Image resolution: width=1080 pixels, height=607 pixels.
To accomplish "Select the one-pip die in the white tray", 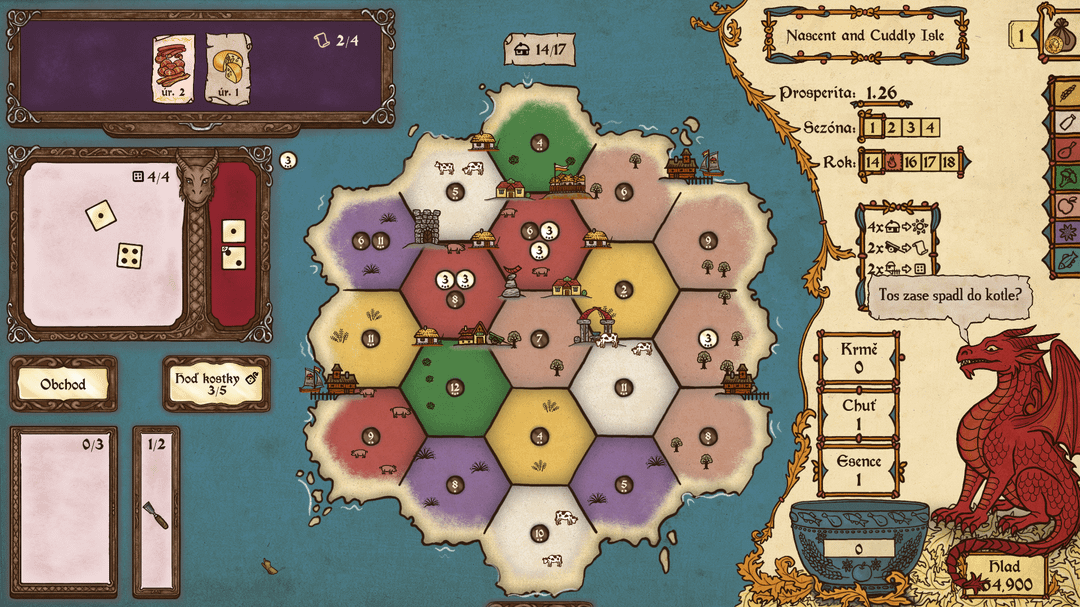I will [99, 214].
